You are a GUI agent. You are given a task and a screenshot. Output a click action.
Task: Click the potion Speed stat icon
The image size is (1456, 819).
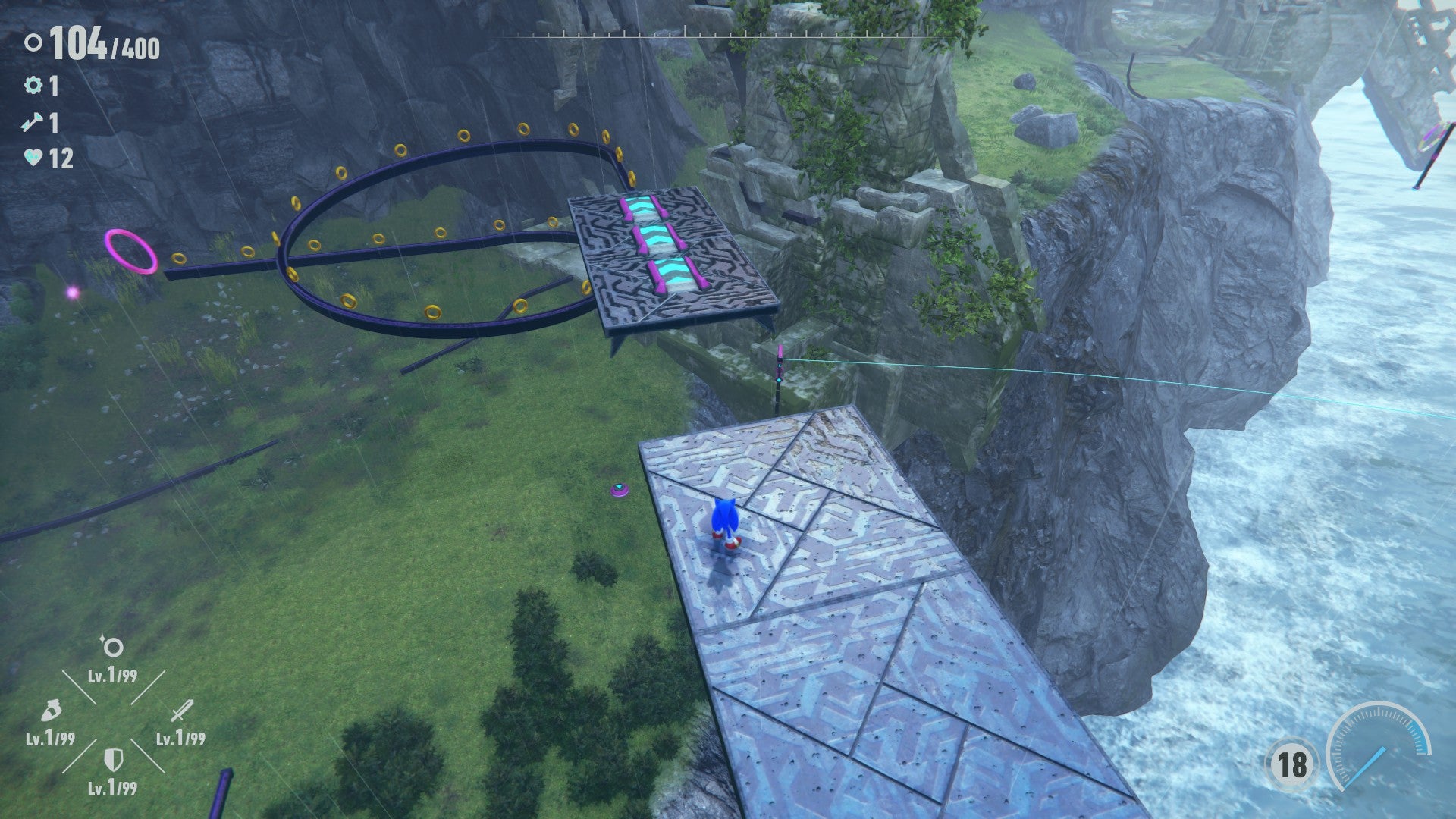click(x=52, y=711)
